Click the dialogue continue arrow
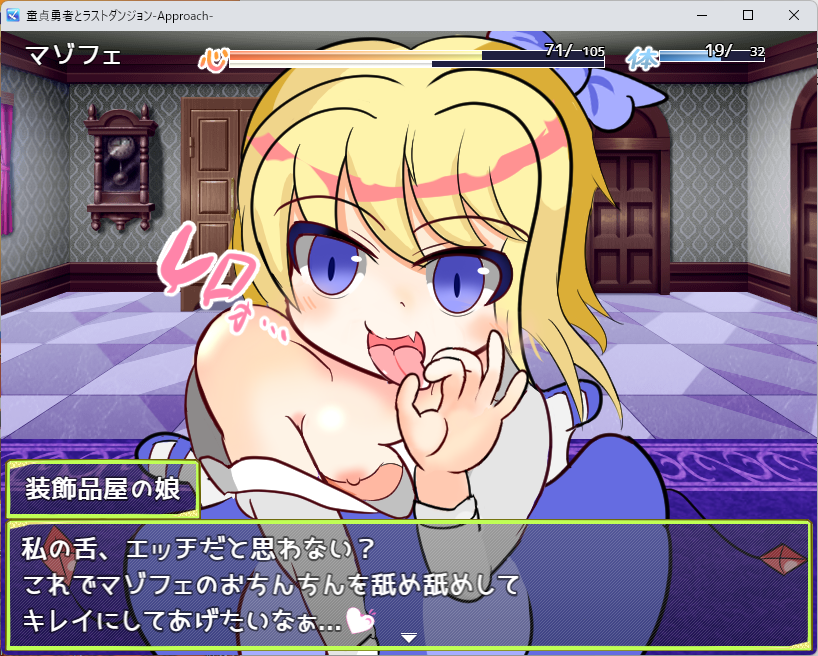This screenshot has height=656, width=818. 408,637
